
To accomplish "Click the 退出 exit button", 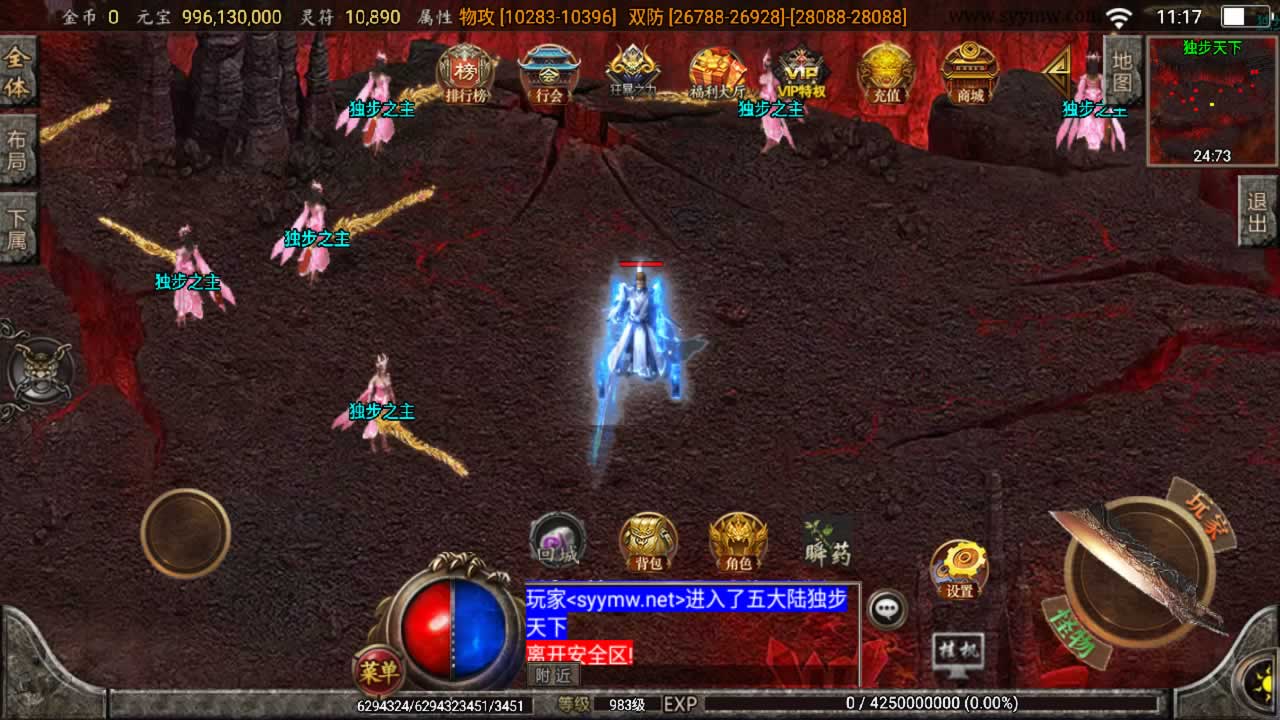I will pyautogui.click(x=1258, y=212).
